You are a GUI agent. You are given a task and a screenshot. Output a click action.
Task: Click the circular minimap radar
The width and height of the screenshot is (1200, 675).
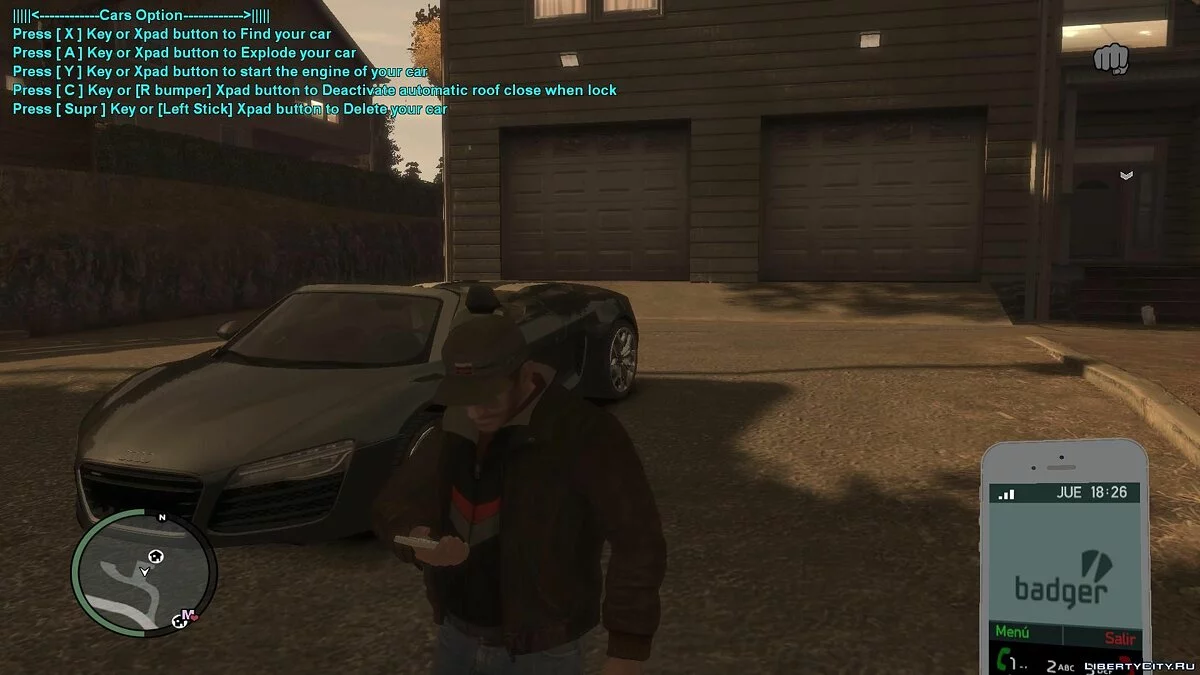coord(143,572)
